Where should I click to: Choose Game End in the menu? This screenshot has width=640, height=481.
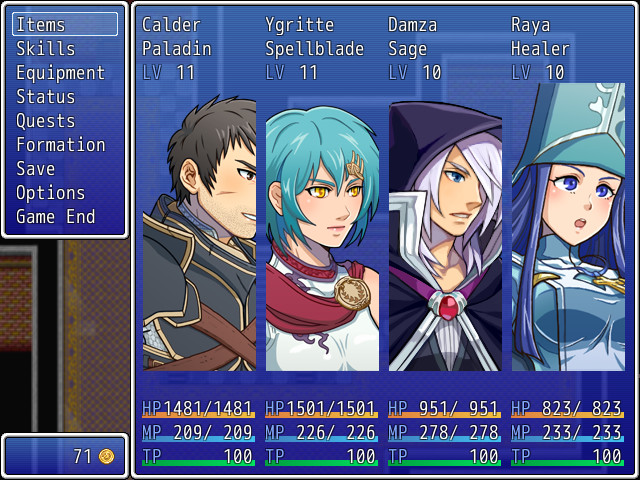click(x=64, y=217)
